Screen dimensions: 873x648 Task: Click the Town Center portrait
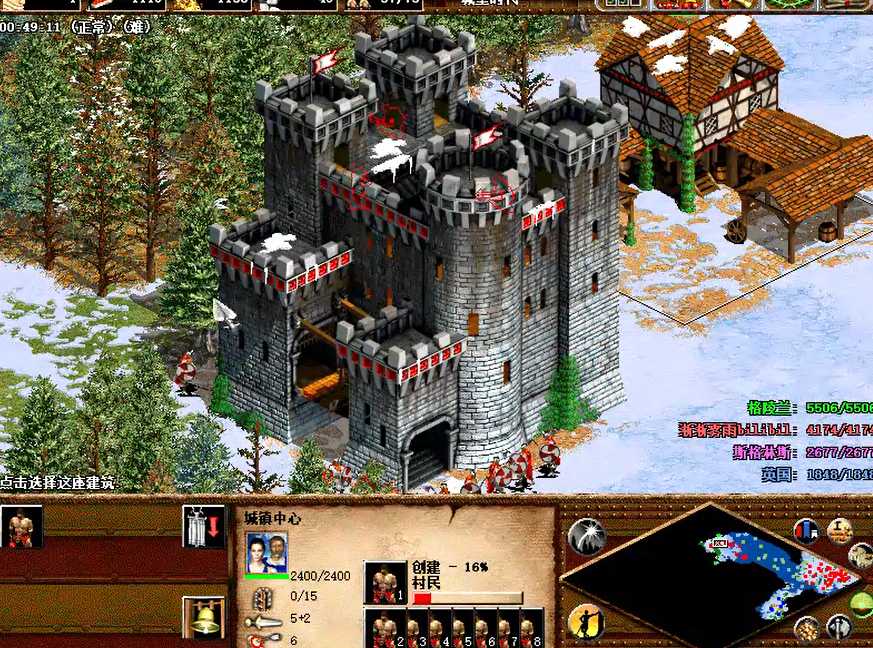[266, 552]
